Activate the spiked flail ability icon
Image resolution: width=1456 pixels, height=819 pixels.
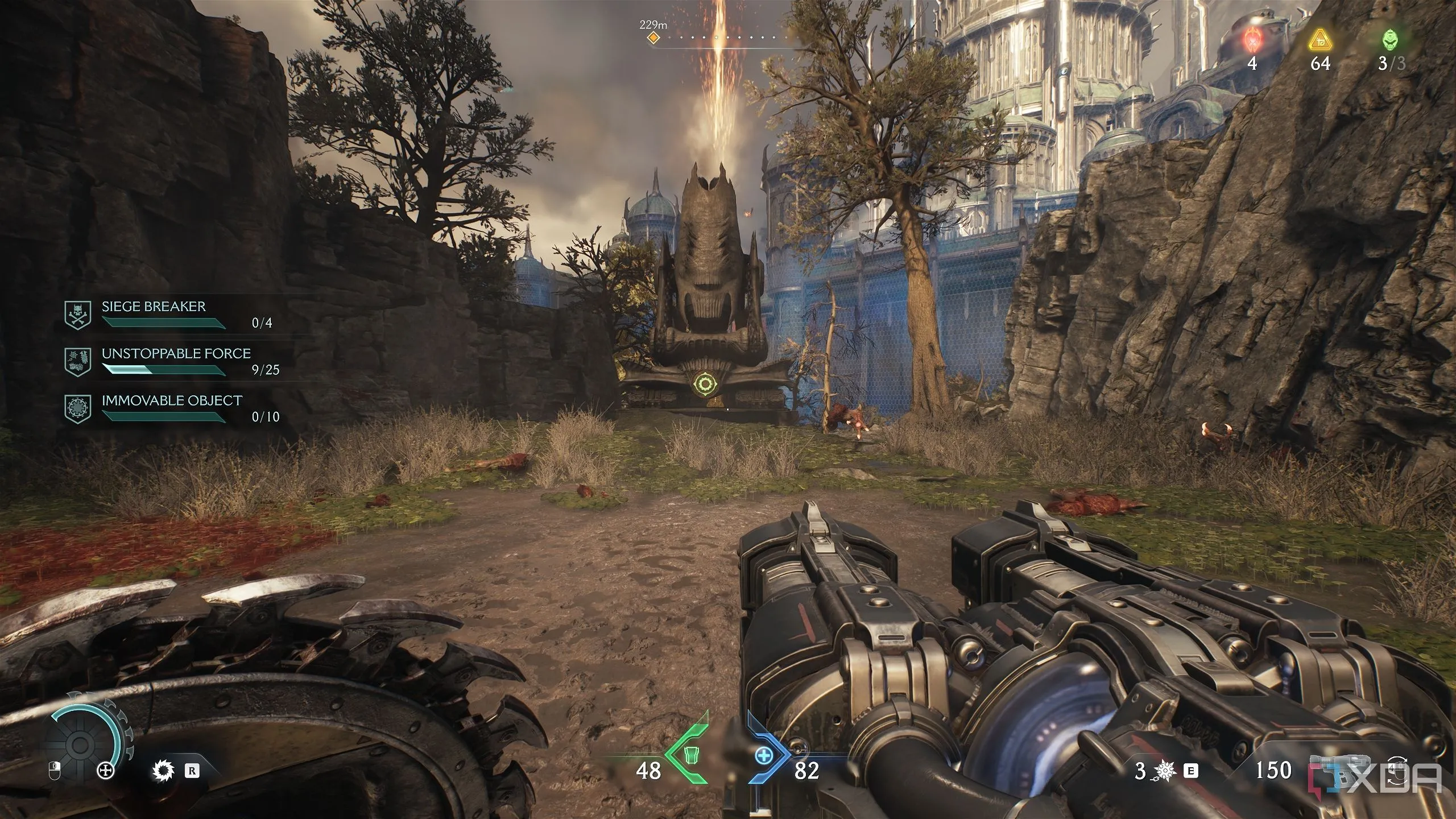click(x=1165, y=771)
